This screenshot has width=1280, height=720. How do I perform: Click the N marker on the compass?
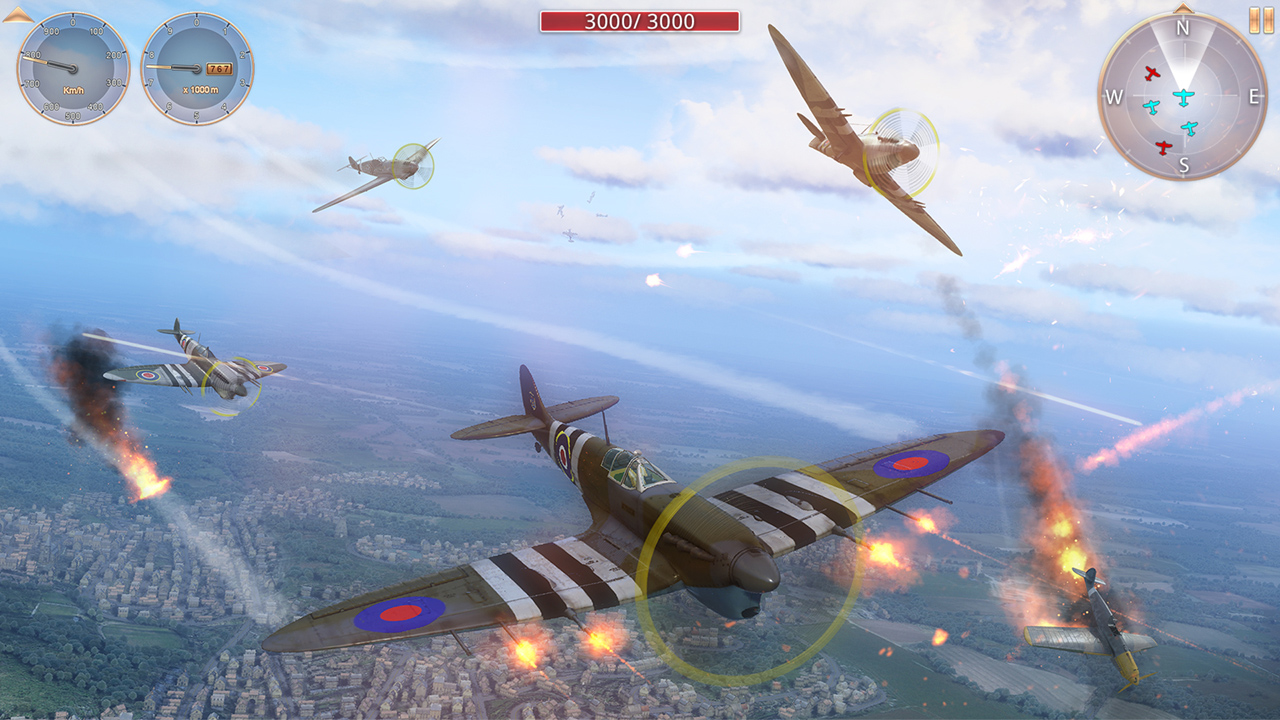[1183, 27]
